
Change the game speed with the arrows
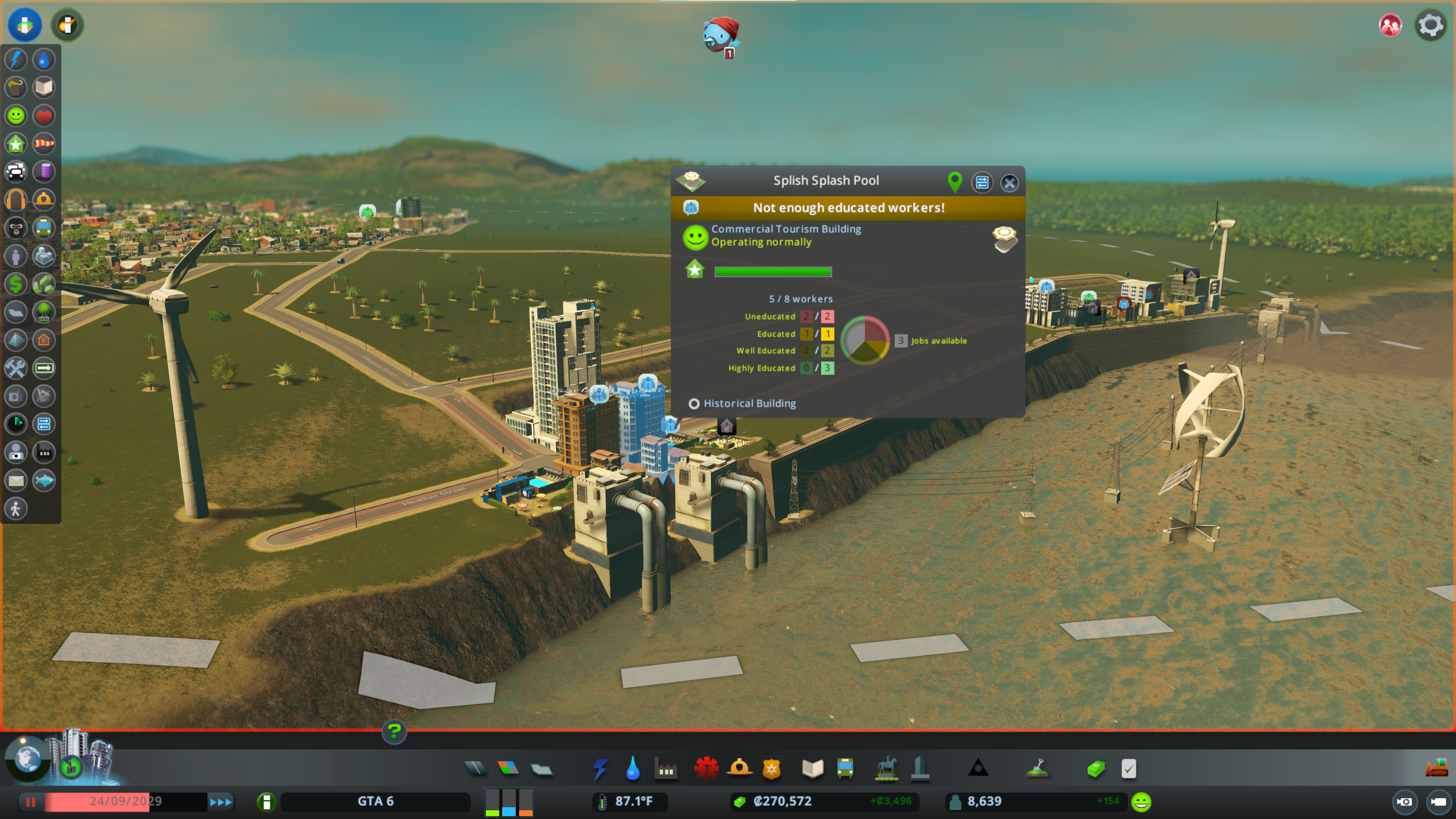tap(220, 802)
